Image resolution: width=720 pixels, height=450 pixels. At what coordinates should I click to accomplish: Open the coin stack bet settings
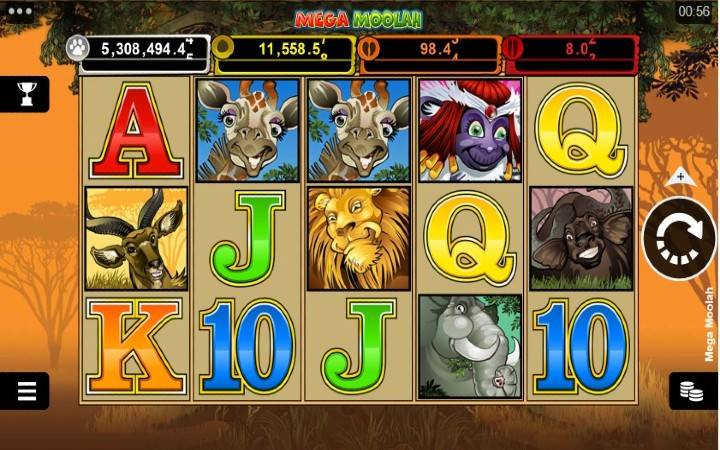[x=692, y=390]
